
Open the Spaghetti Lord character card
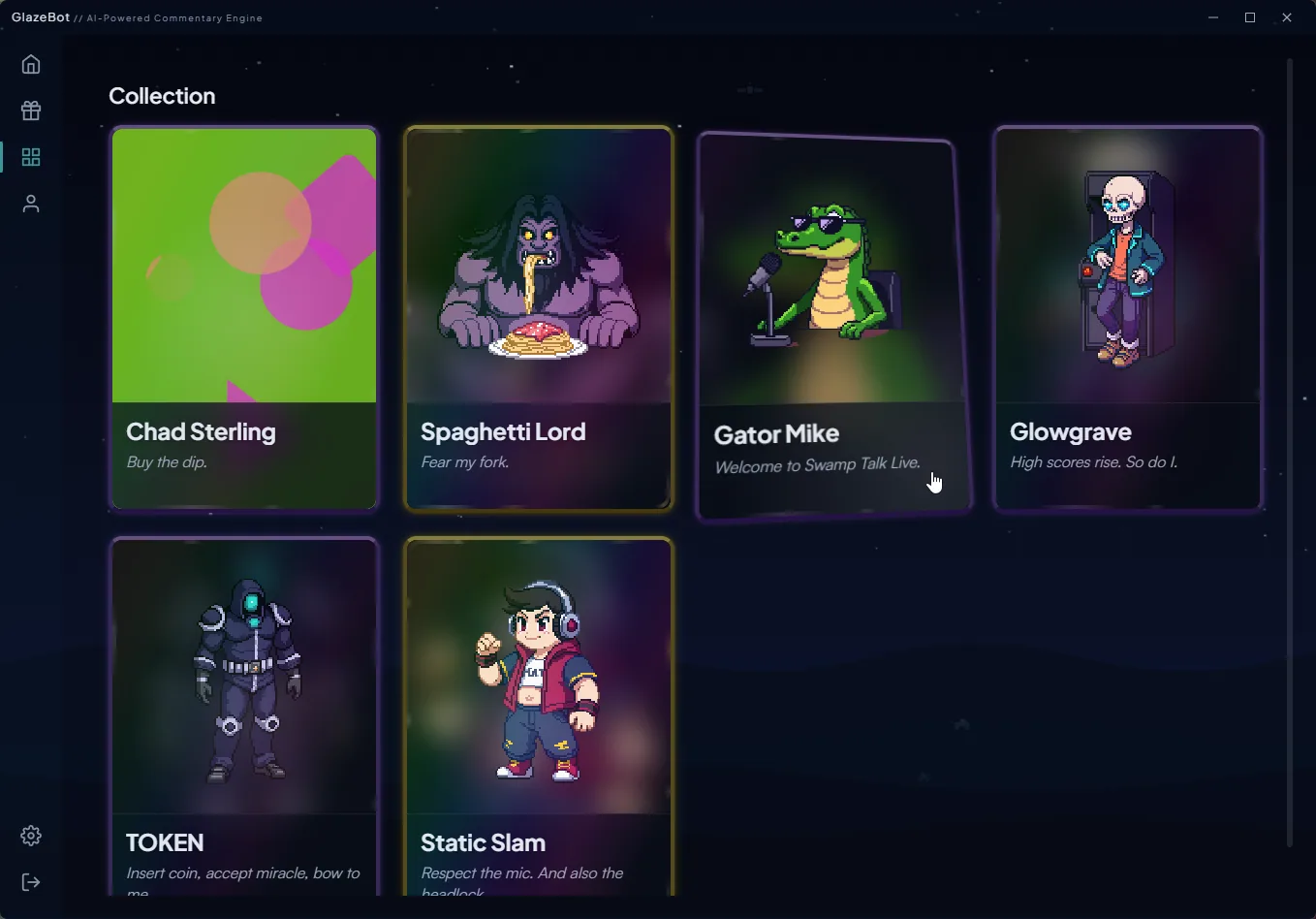pos(538,318)
